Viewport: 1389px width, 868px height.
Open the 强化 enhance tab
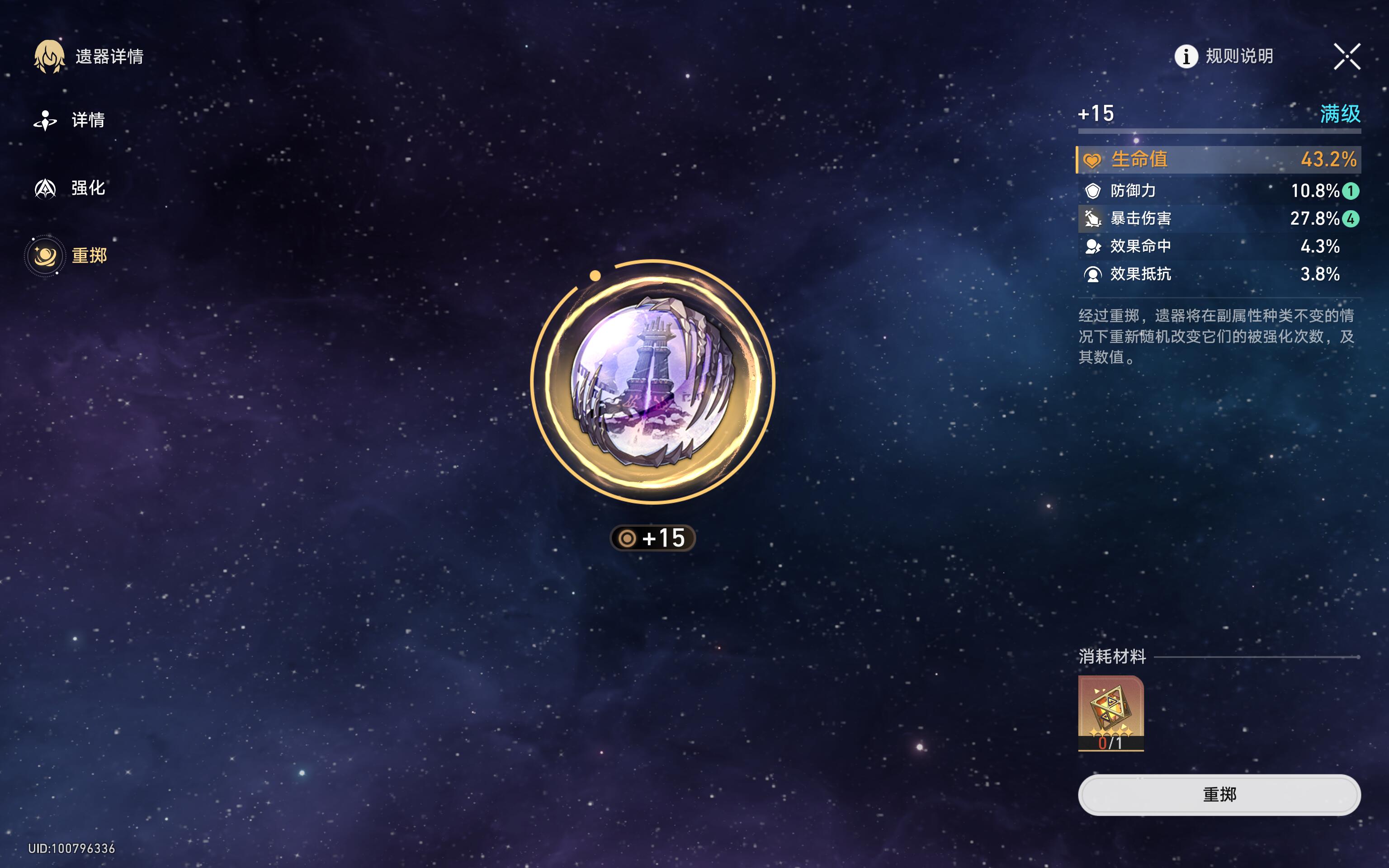click(70, 189)
